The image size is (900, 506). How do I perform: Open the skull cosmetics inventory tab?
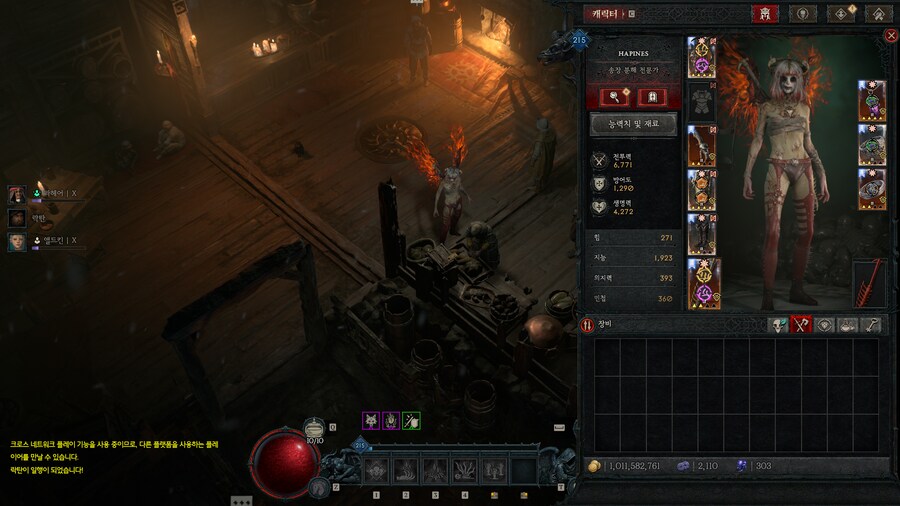778,325
